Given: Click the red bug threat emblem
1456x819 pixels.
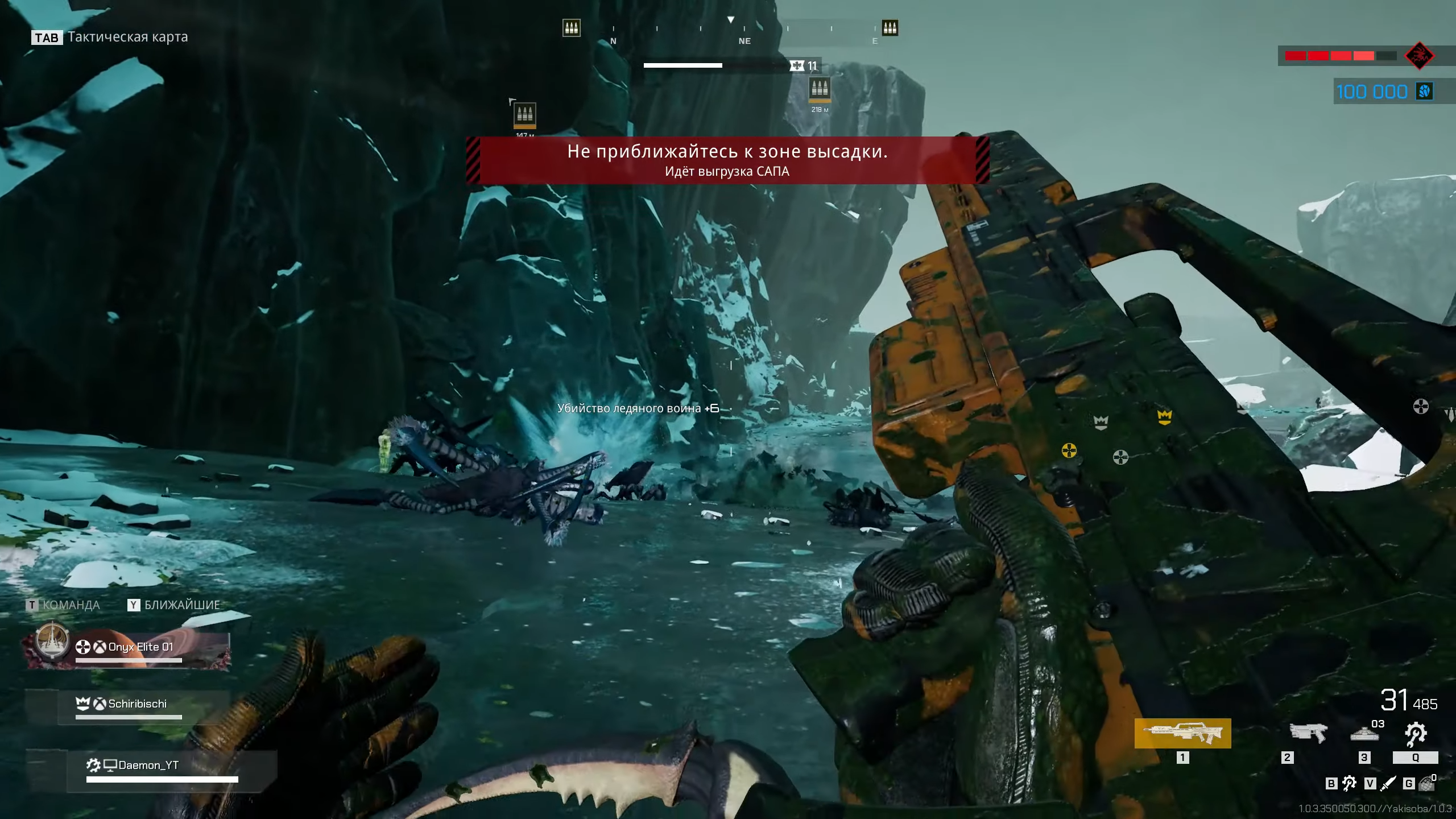Looking at the screenshot, I should (x=1420, y=56).
